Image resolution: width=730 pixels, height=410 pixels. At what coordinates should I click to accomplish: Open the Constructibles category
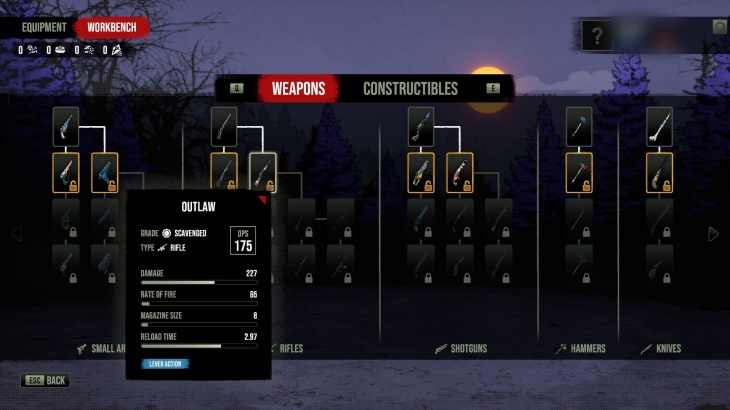410,89
